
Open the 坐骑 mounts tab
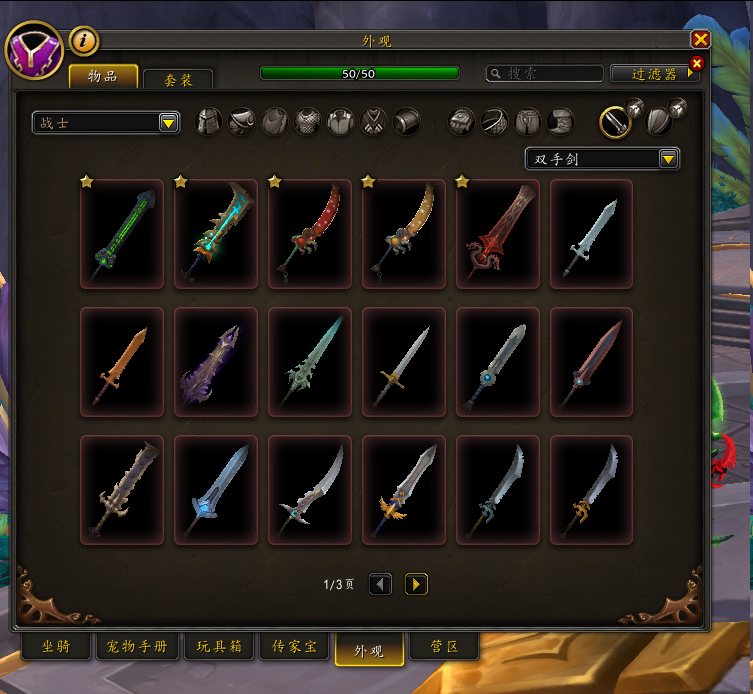(56, 647)
